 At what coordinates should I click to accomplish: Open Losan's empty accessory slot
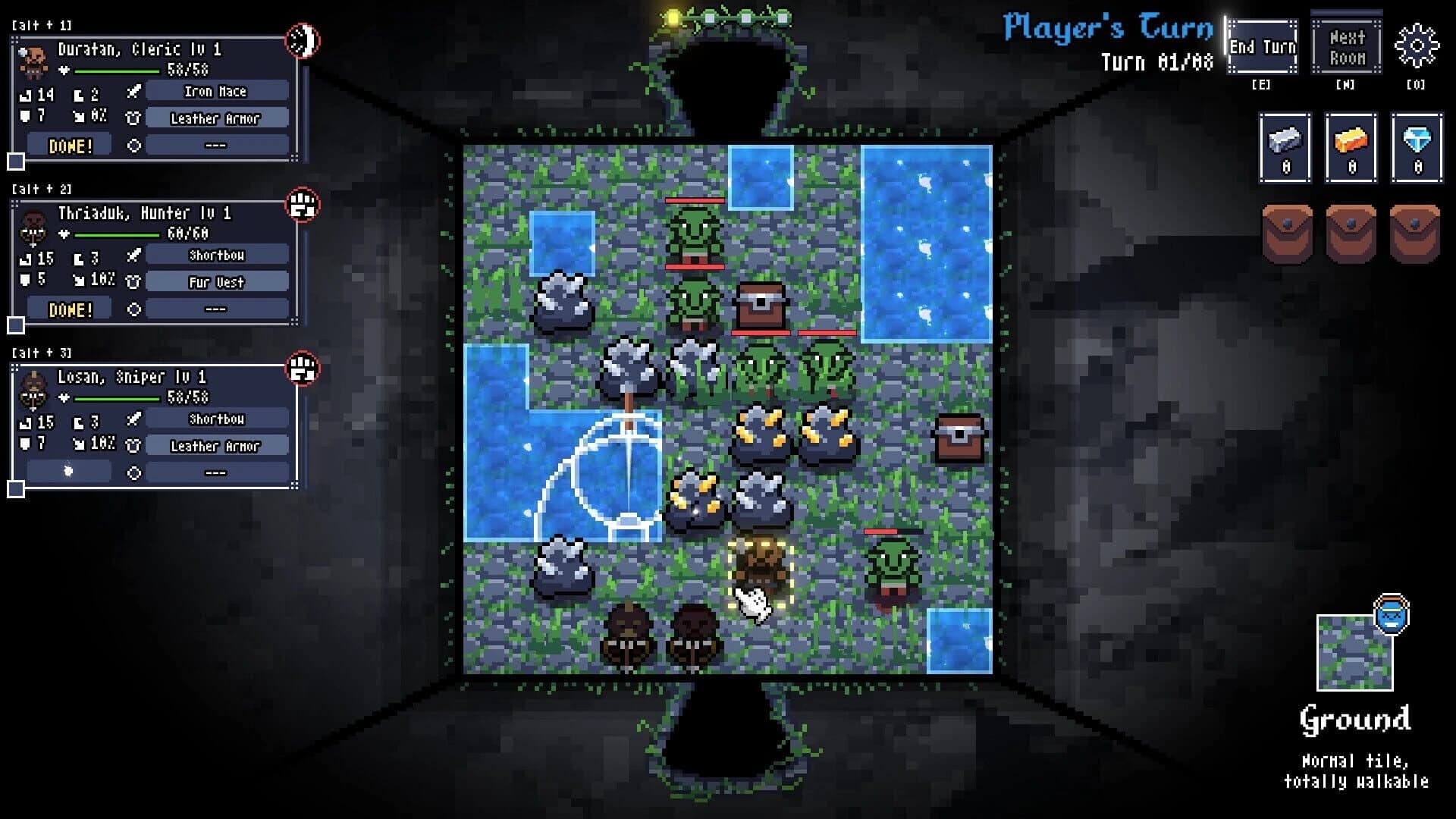tap(216, 472)
